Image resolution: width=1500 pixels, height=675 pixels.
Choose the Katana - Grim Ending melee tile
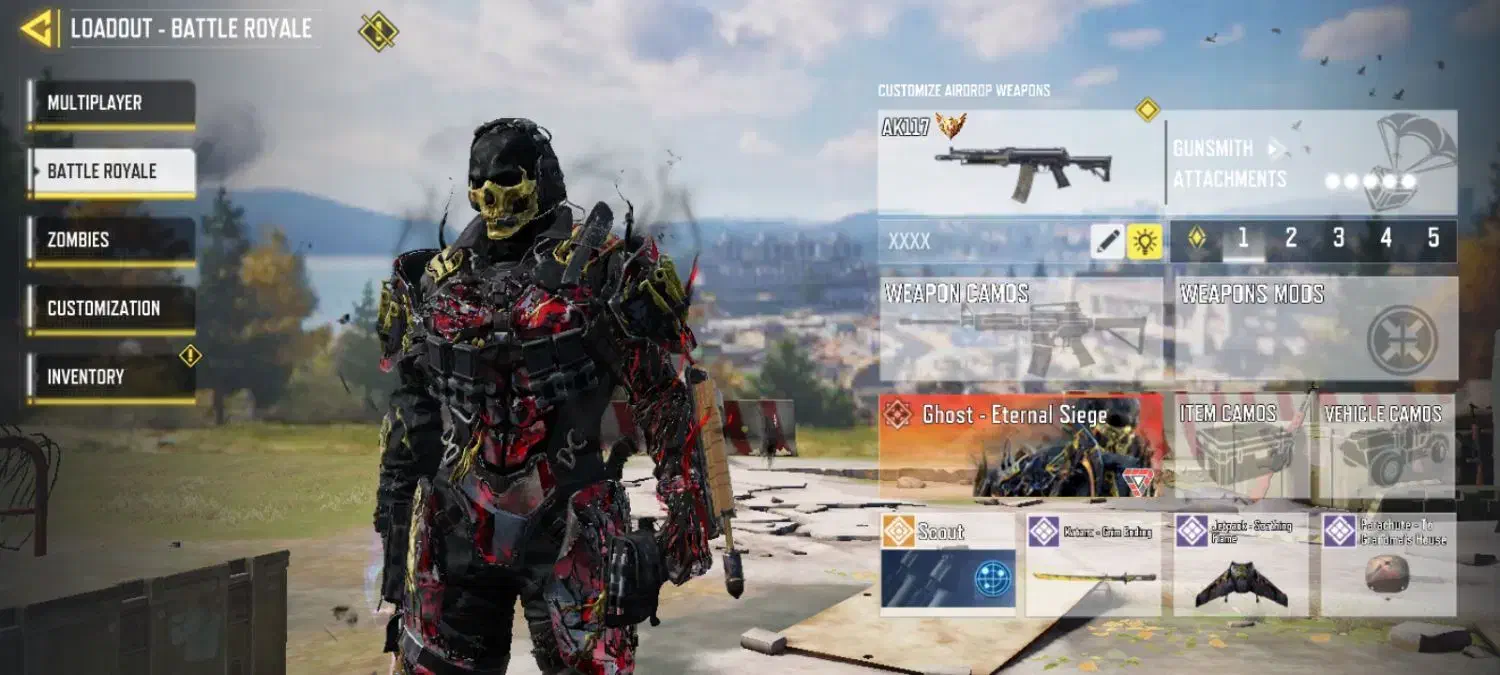[1093, 563]
